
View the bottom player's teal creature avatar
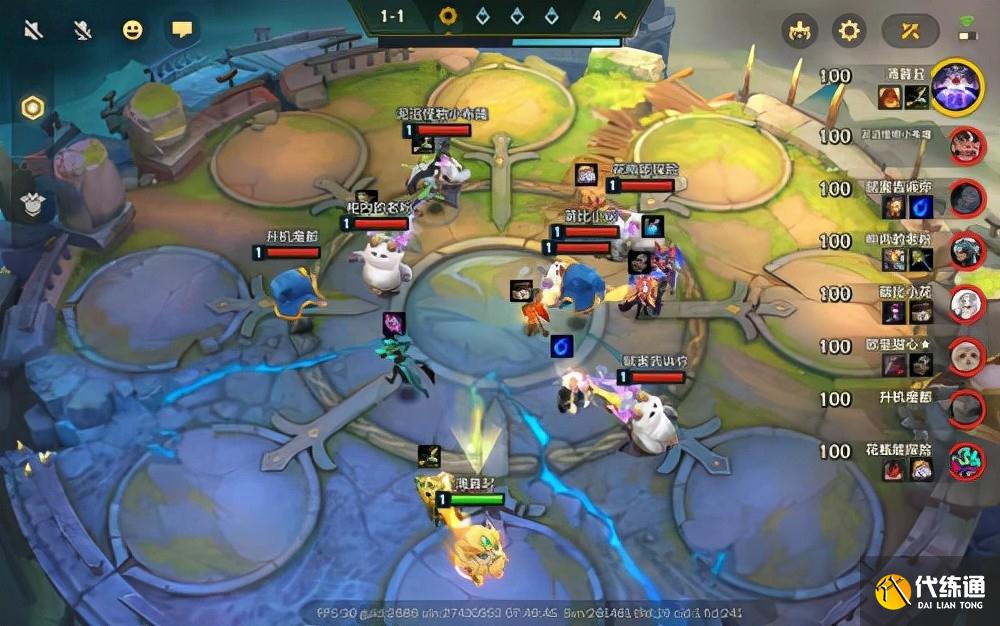coord(967,461)
